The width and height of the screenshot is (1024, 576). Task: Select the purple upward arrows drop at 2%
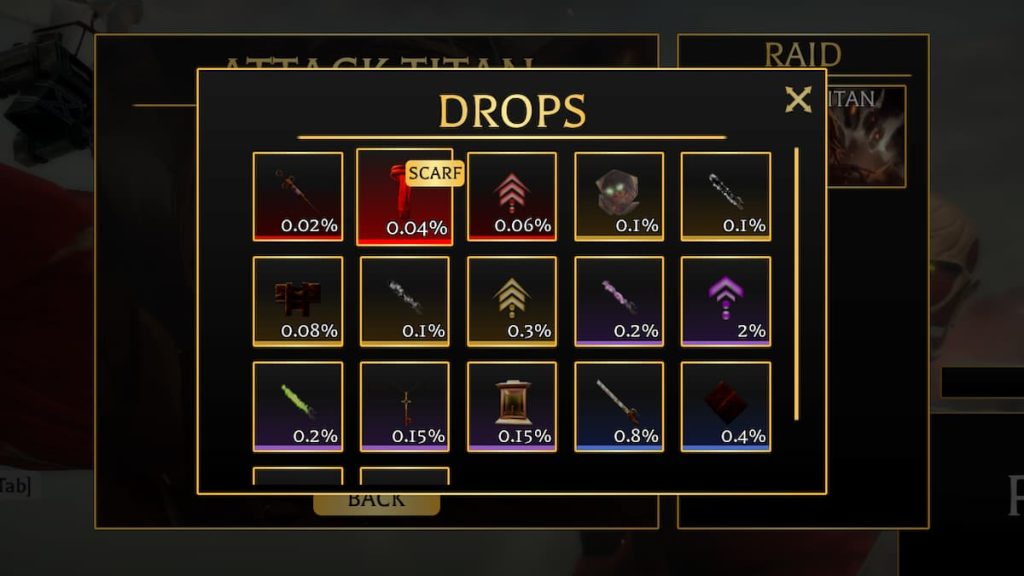point(725,301)
